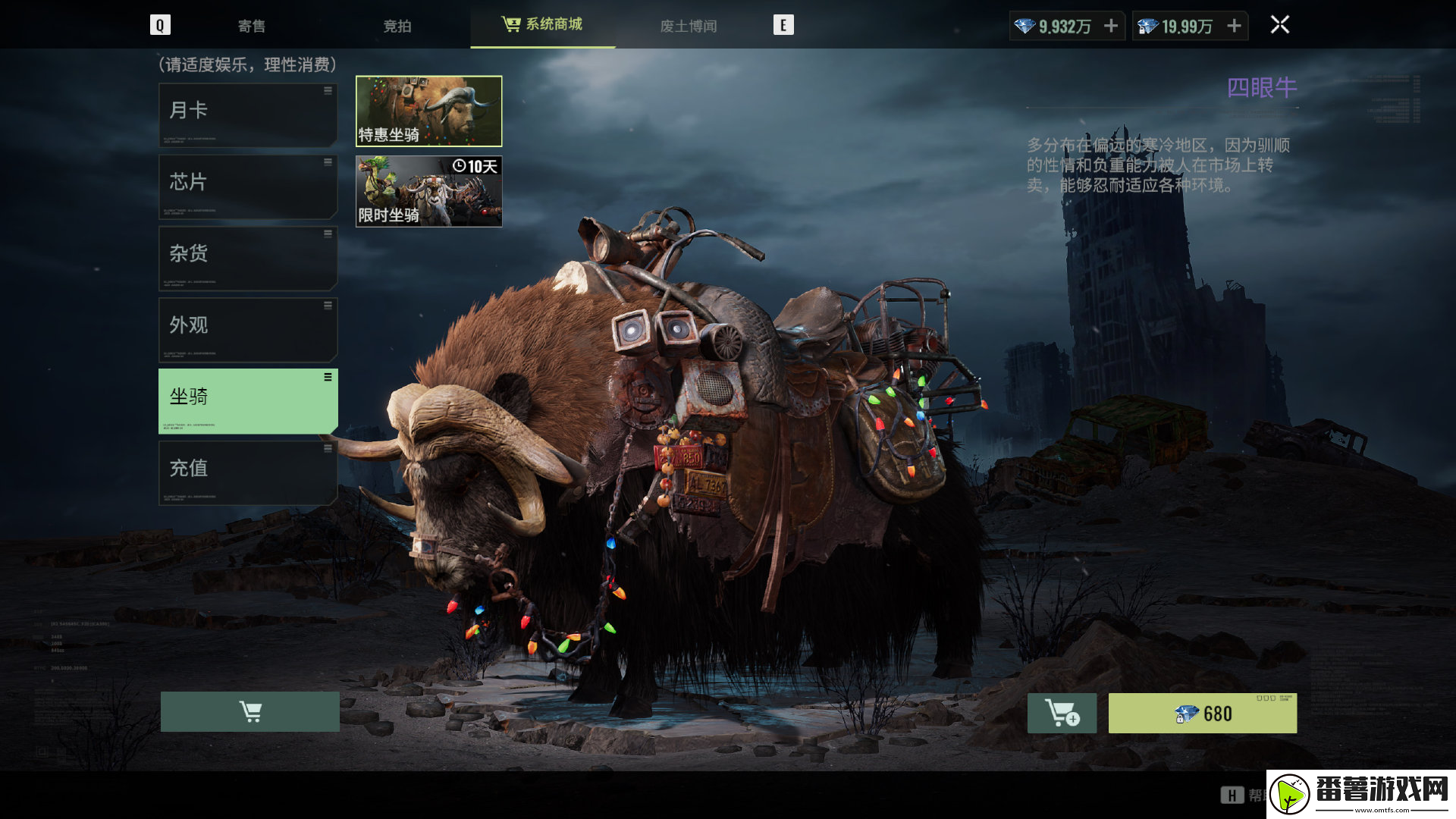Top up the 19.99万 currency
1456x819 pixels.
(1235, 26)
